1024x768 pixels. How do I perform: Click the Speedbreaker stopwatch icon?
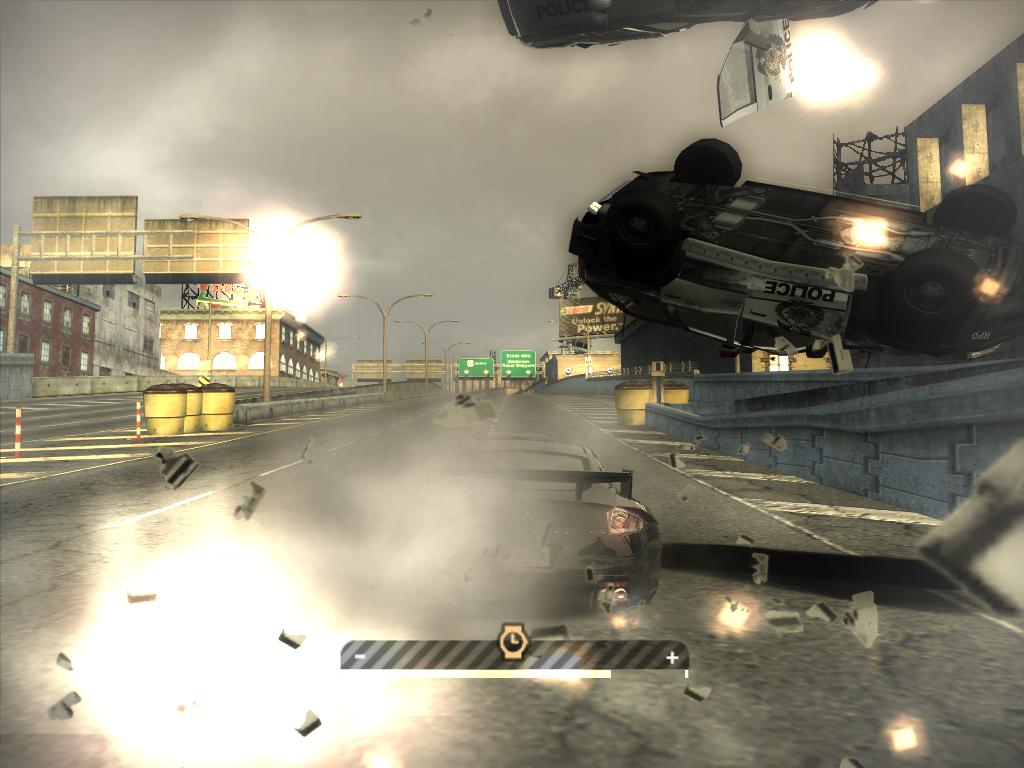pyautogui.click(x=511, y=639)
